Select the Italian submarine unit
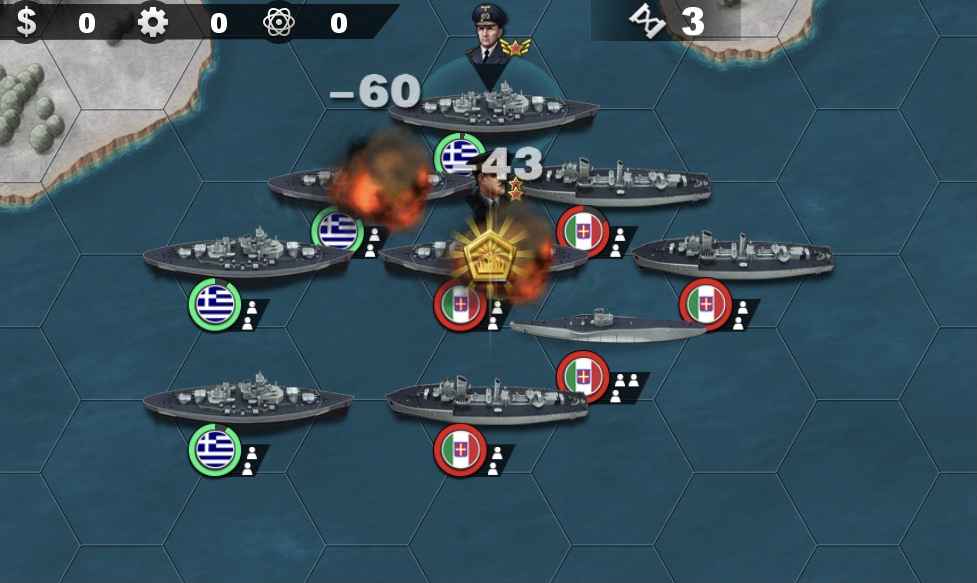This screenshot has height=583, width=977. tap(608, 326)
